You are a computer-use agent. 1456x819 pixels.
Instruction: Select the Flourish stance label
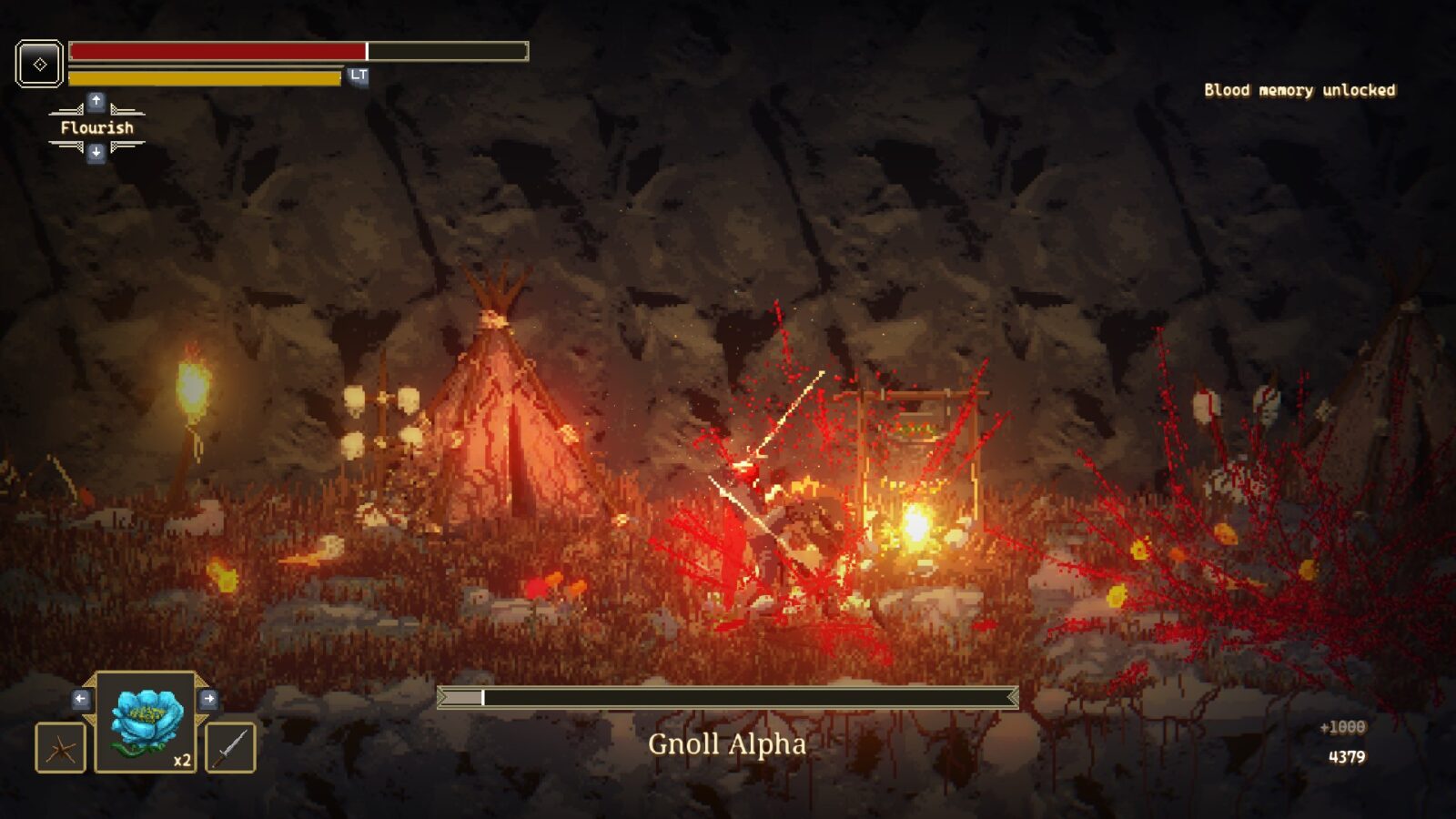[x=96, y=127]
